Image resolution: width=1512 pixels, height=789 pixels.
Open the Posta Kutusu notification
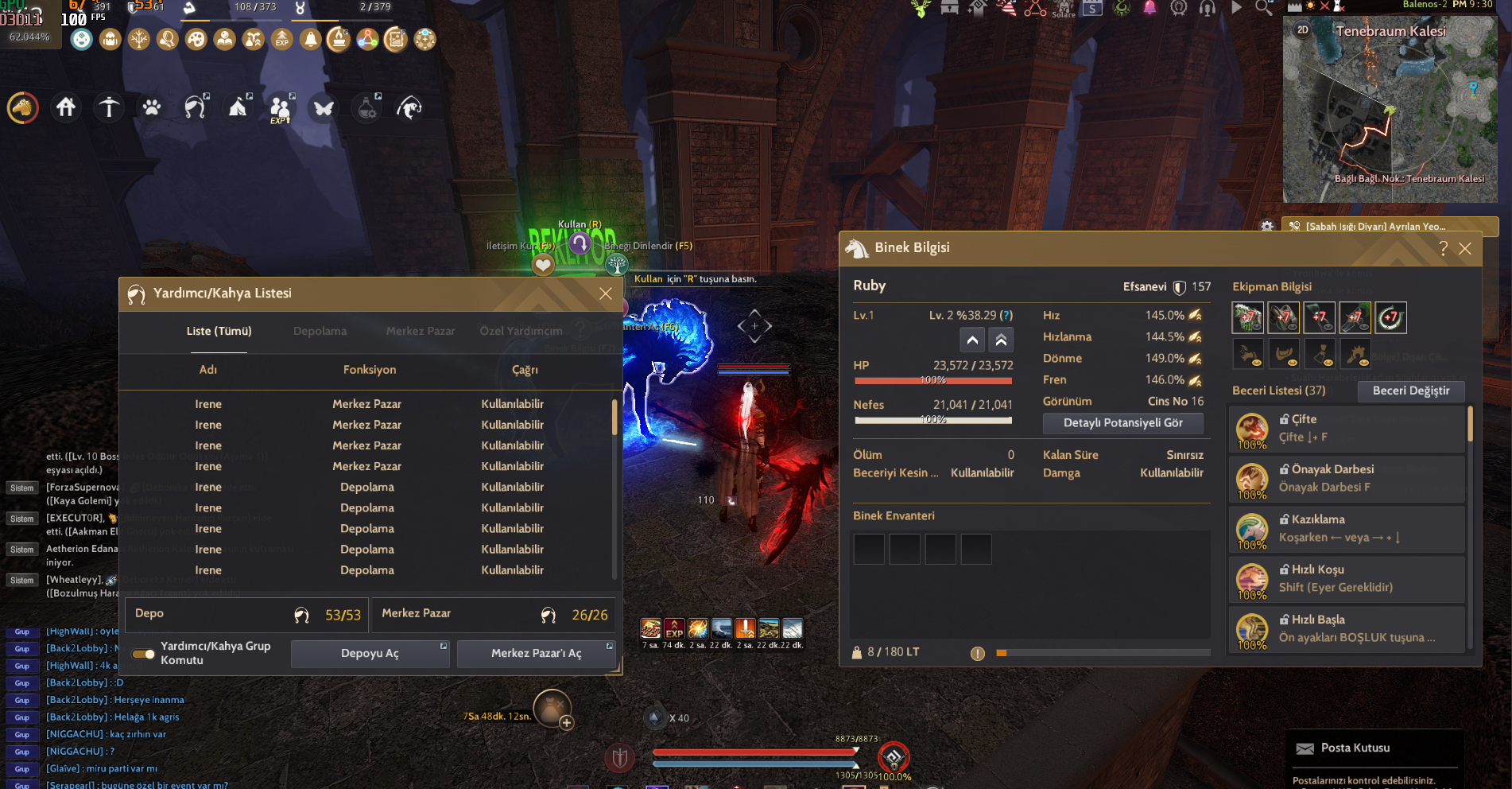(x=1355, y=748)
